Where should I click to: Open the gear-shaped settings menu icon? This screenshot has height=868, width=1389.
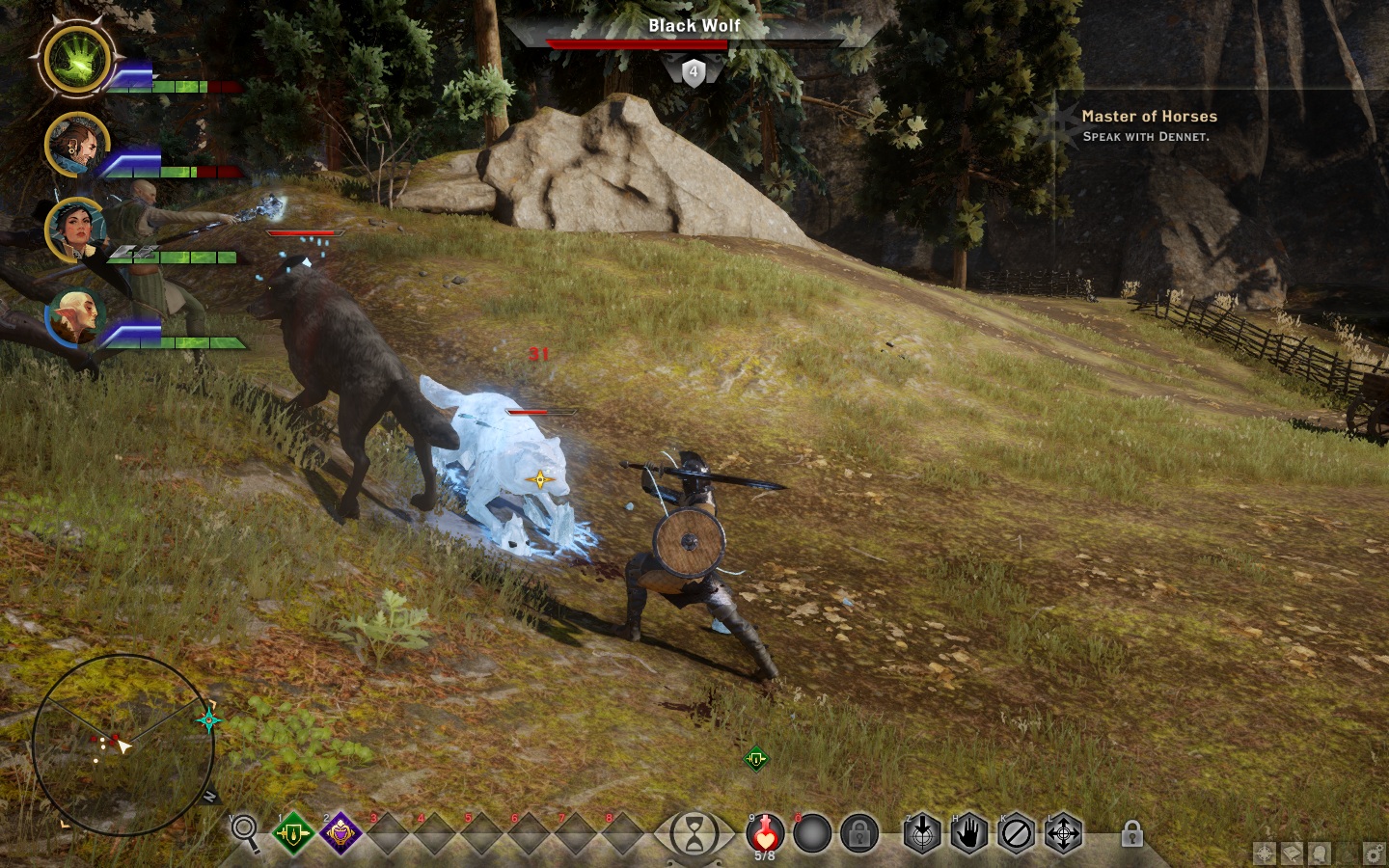(x=1375, y=854)
